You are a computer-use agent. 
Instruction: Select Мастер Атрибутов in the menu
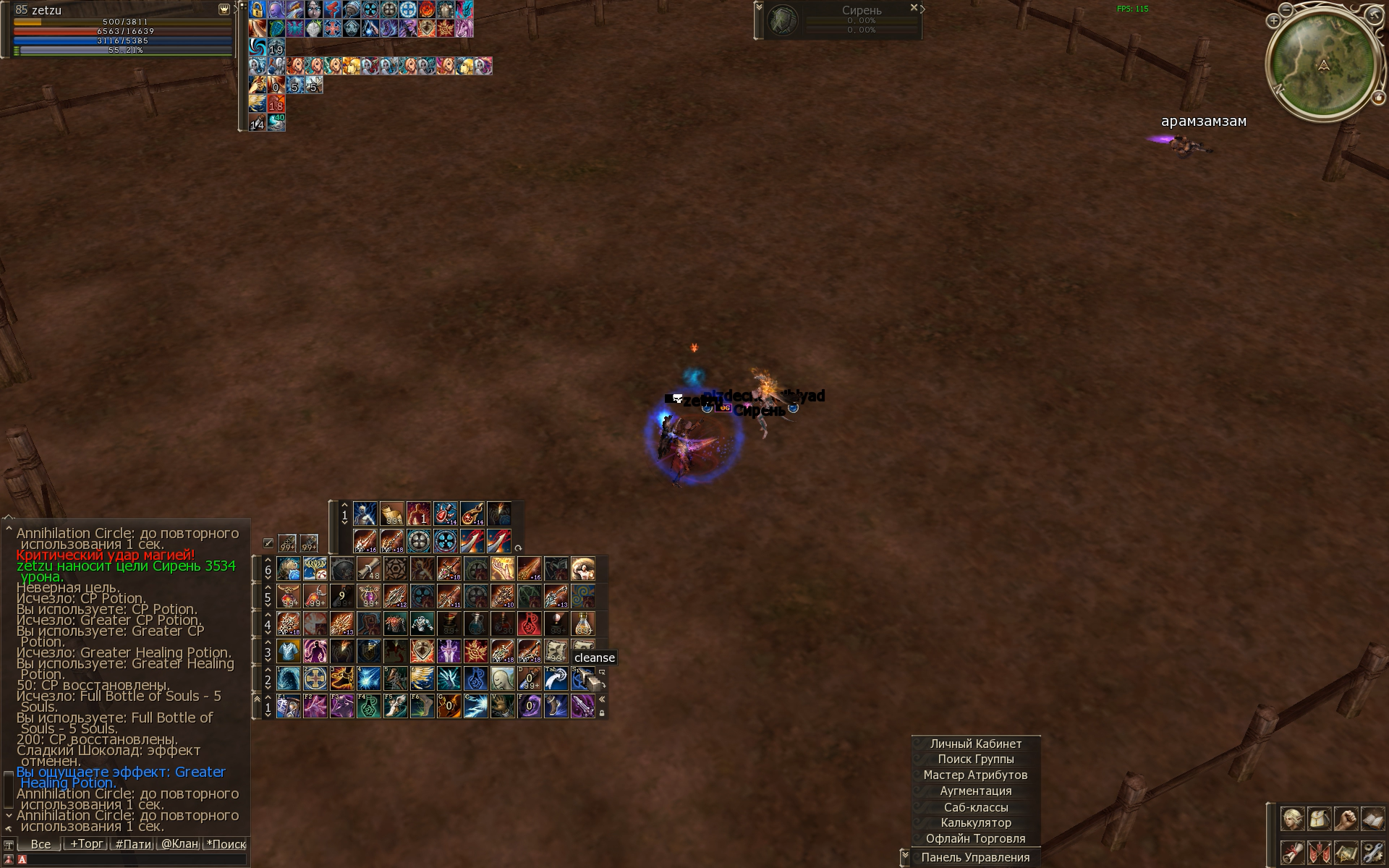[x=975, y=775]
